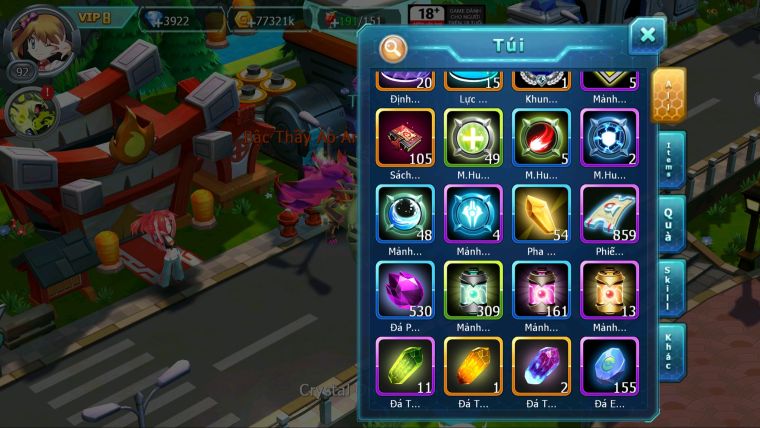The height and width of the screenshot is (428, 760).
Task: Open the magnifier search in the bag
Action: coord(394,47)
